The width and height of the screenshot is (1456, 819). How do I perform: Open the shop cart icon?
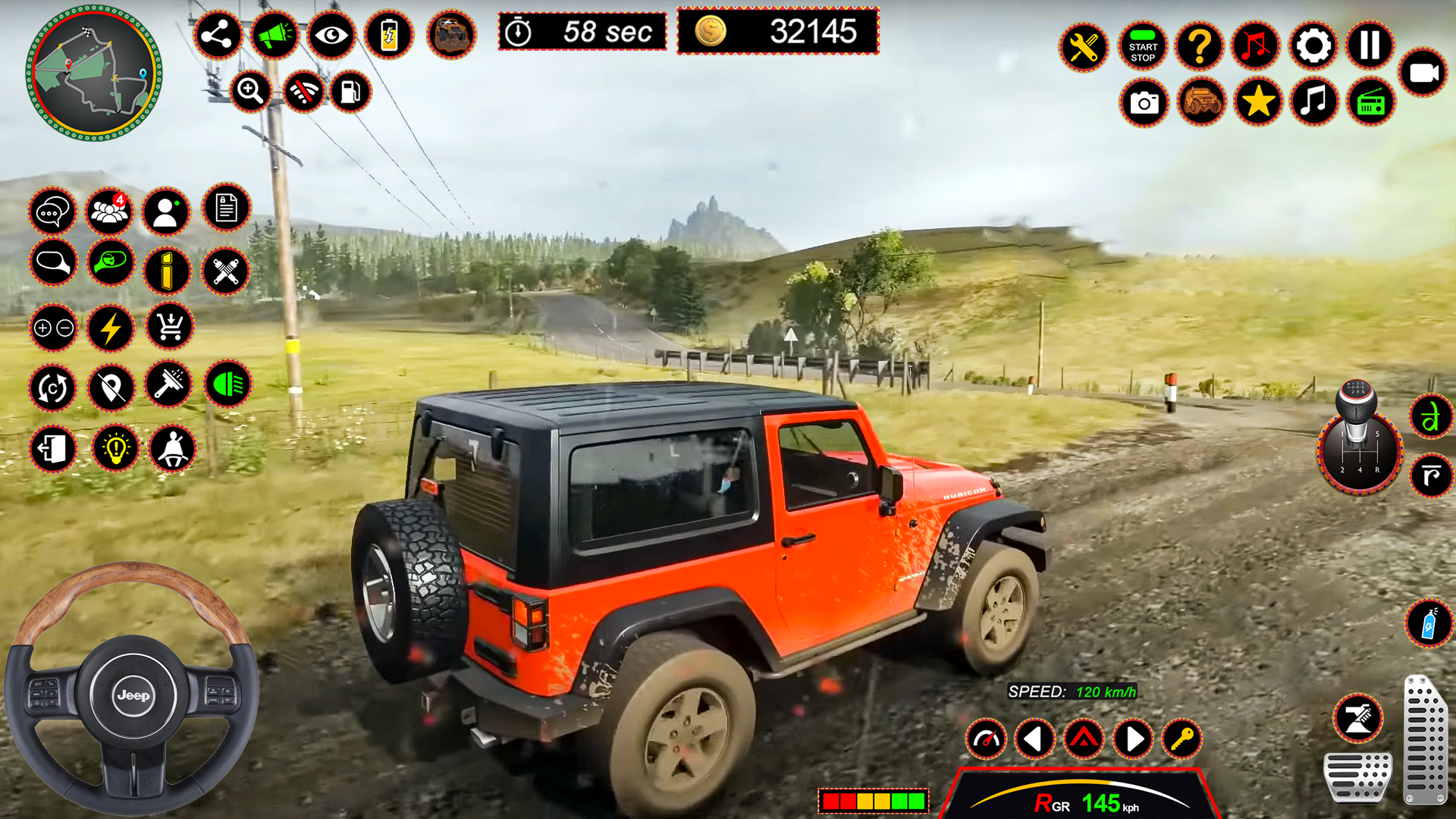pos(170,328)
